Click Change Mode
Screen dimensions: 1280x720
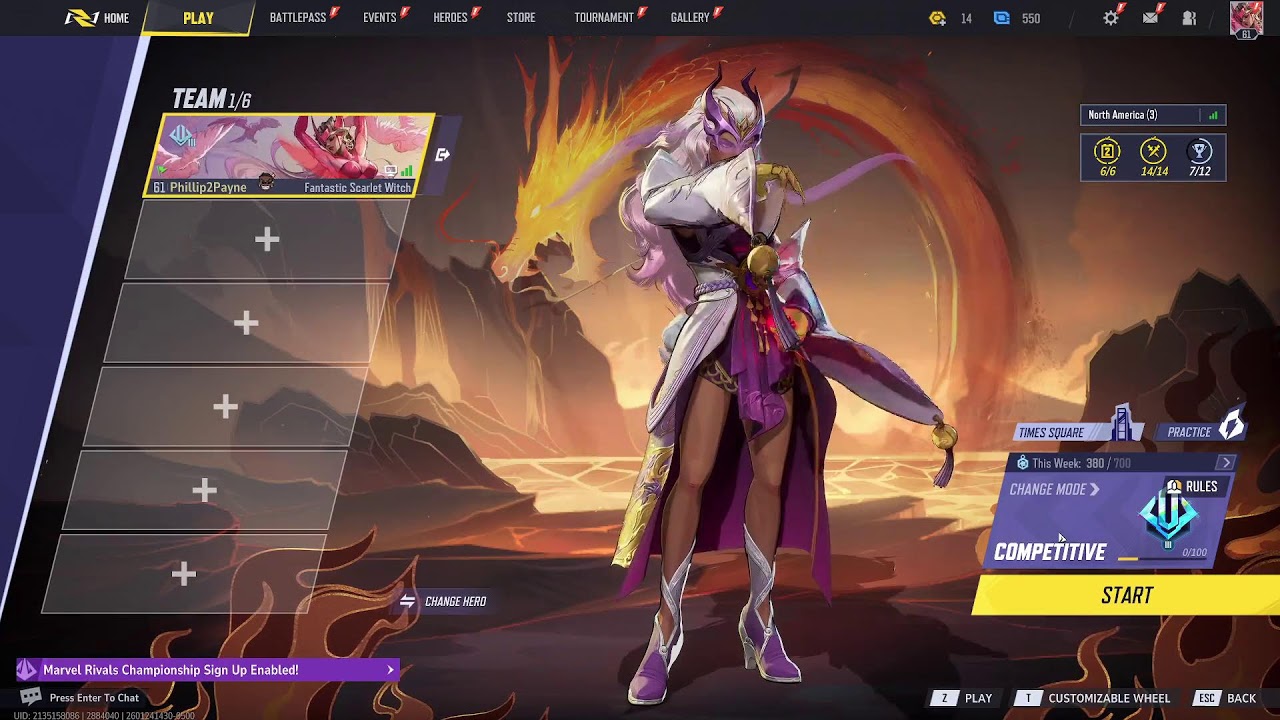pyautogui.click(x=1054, y=489)
